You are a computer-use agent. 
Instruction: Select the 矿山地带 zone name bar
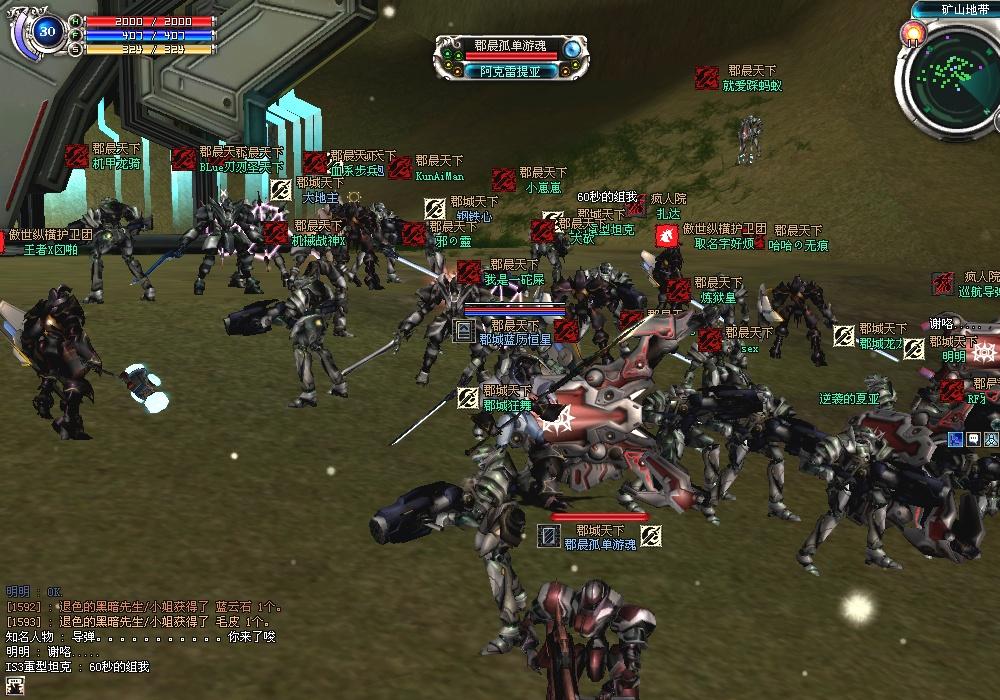point(956,9)
